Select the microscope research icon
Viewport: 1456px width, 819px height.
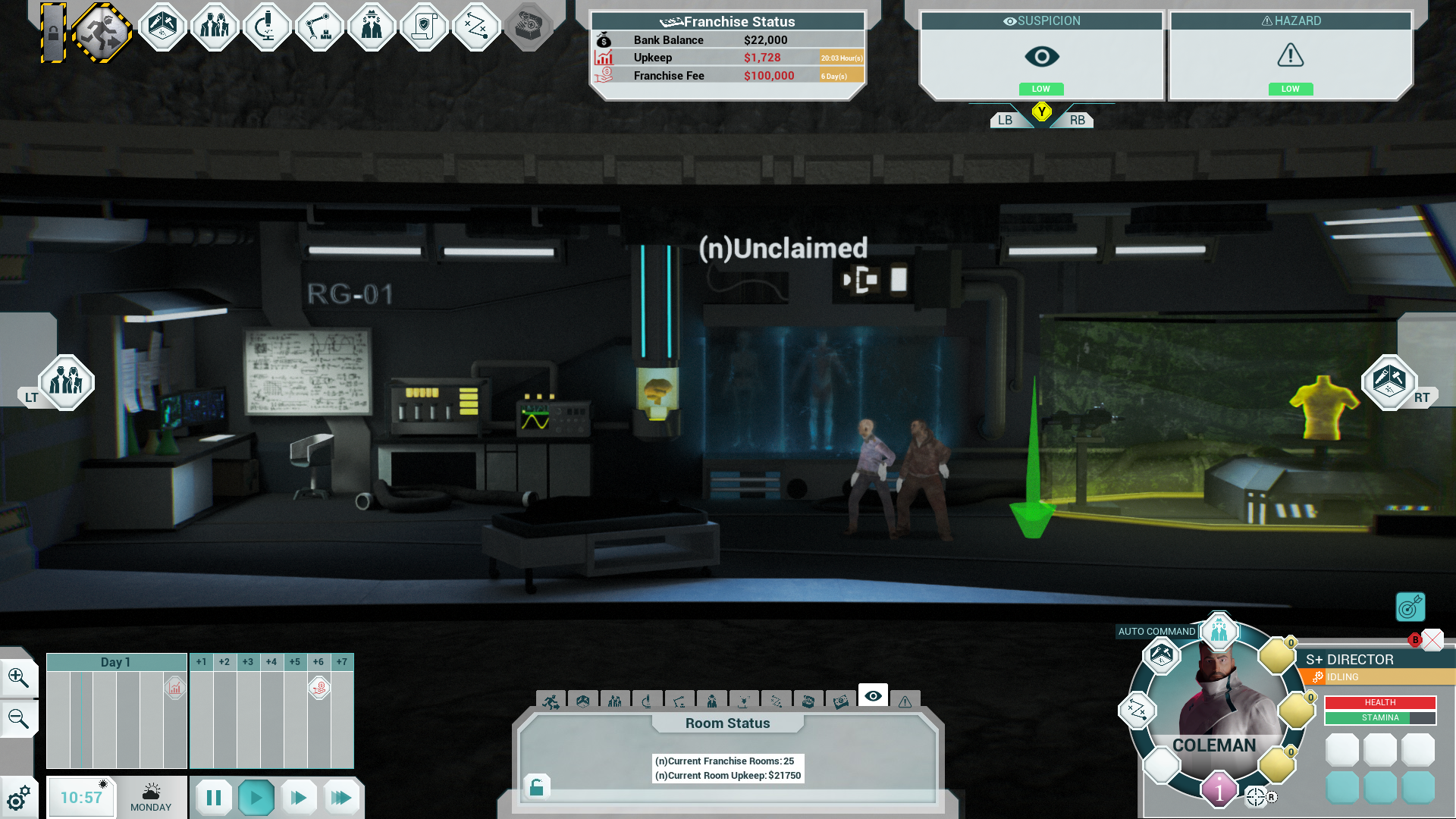click(x=267, y=27)
